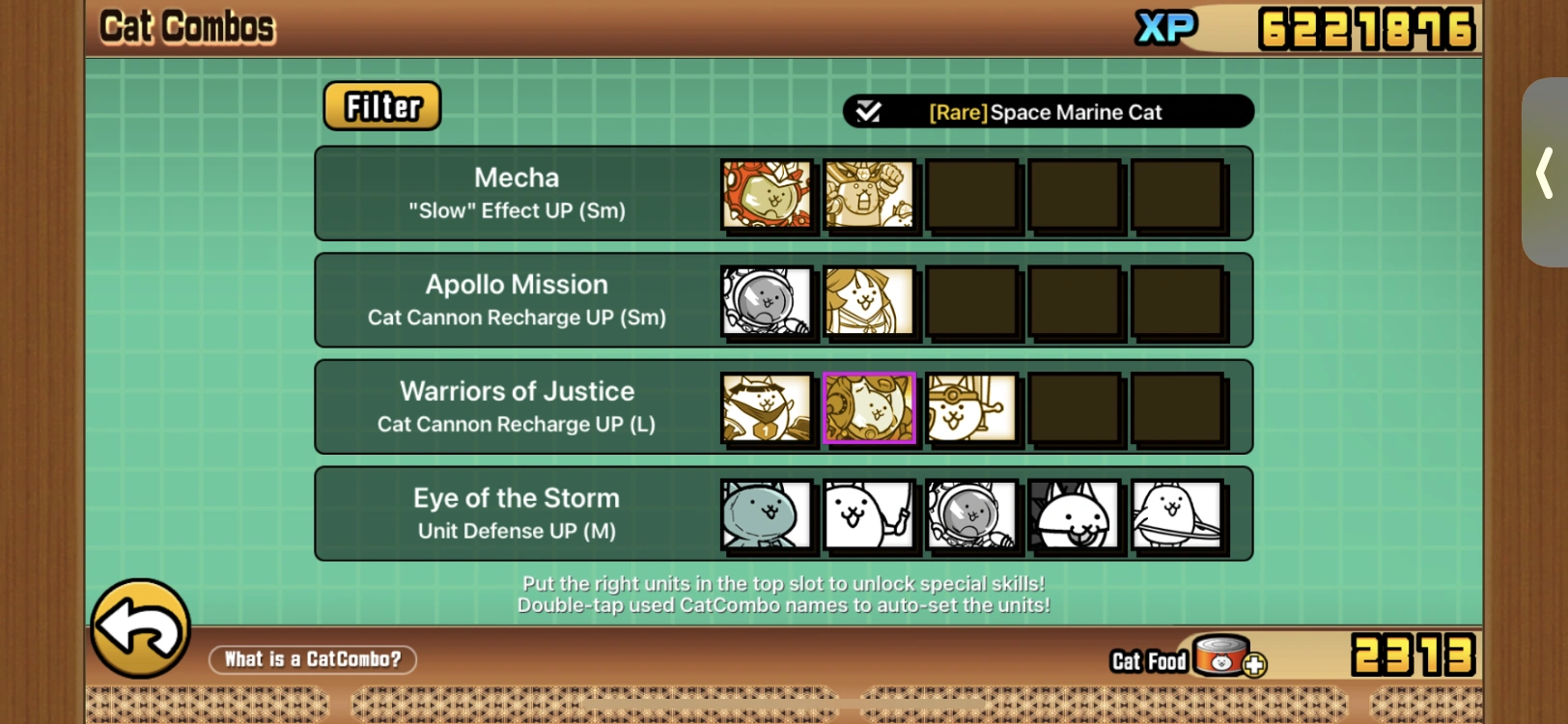The image size is (1568, 724).
Task: Click What is a CatCombo?
Action: pos(312,659)
